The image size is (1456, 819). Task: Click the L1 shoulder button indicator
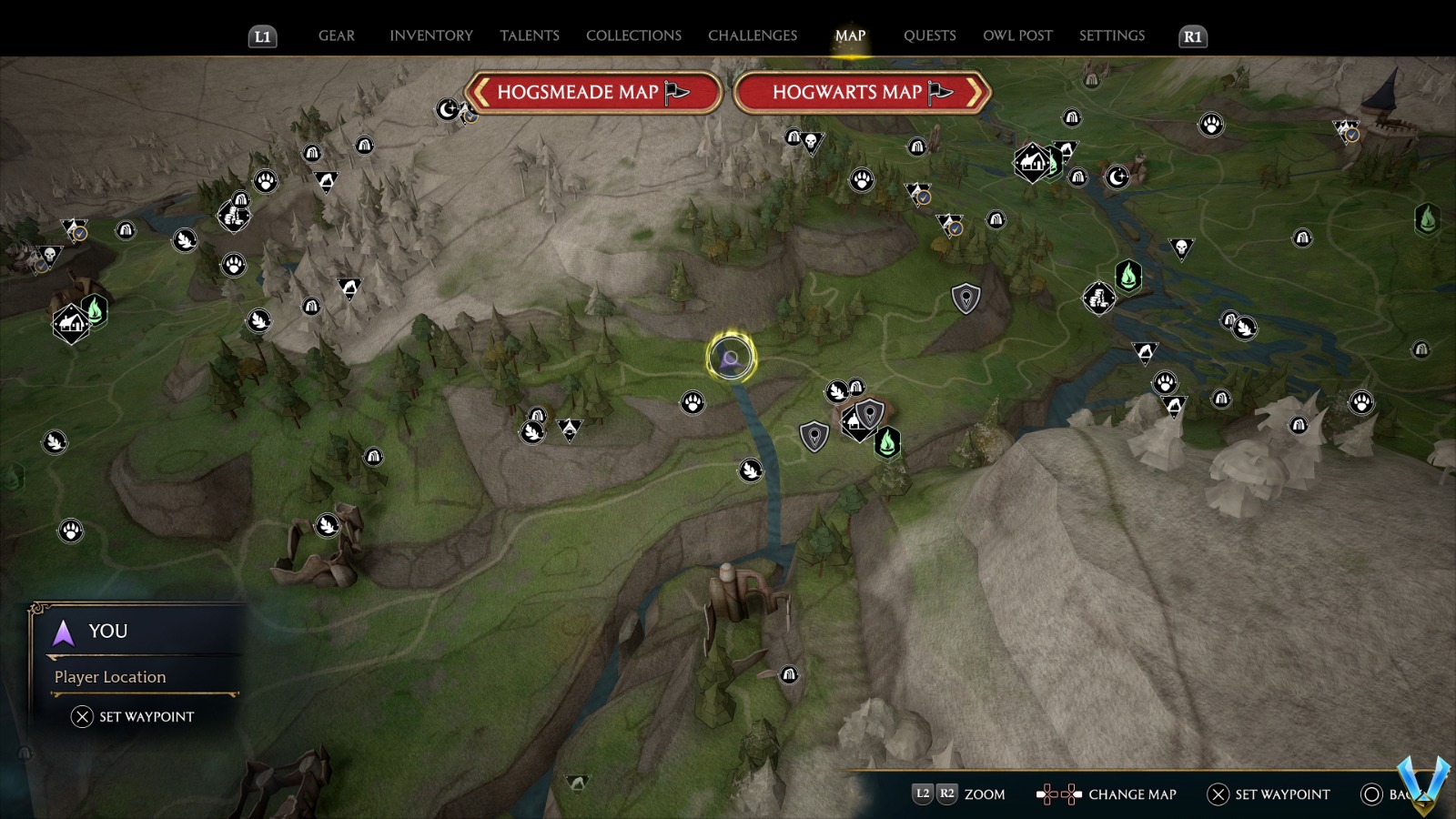(x=262, y=37)
